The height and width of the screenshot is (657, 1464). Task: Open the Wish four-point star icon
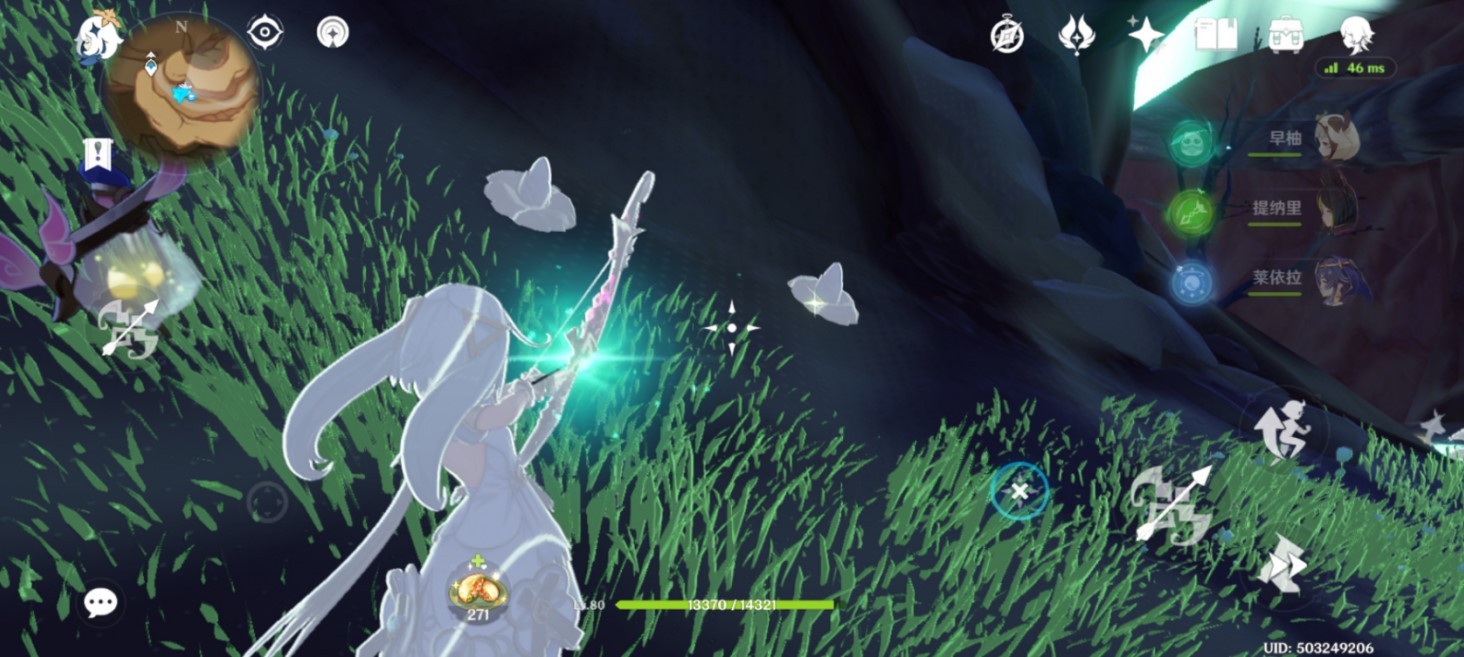click(1146, 35)
